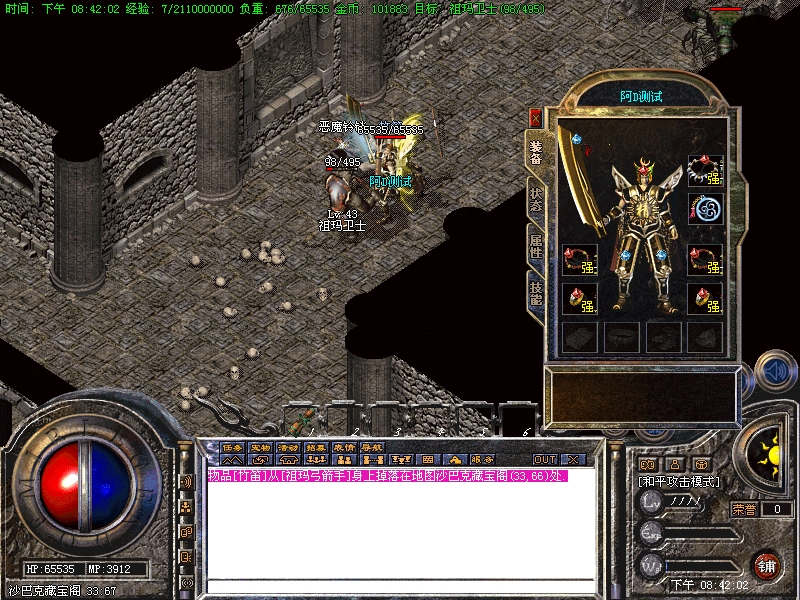This screenshot has height=600, width=800.
Task: Close the character equipment panel
Action: [x=535, y=118]
